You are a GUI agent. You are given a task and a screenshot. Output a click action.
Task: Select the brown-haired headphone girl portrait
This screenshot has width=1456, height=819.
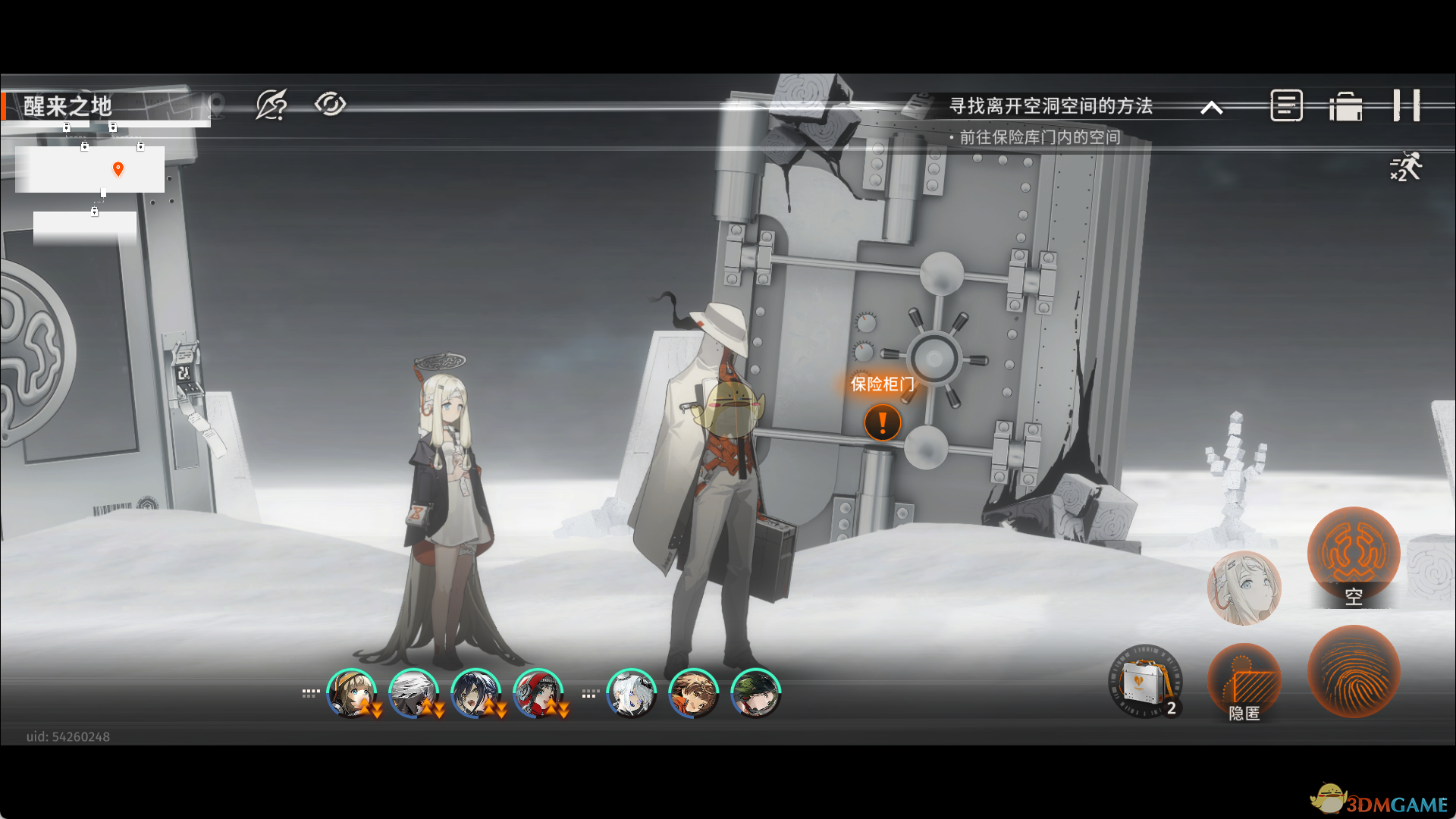(x=351, y=693)
